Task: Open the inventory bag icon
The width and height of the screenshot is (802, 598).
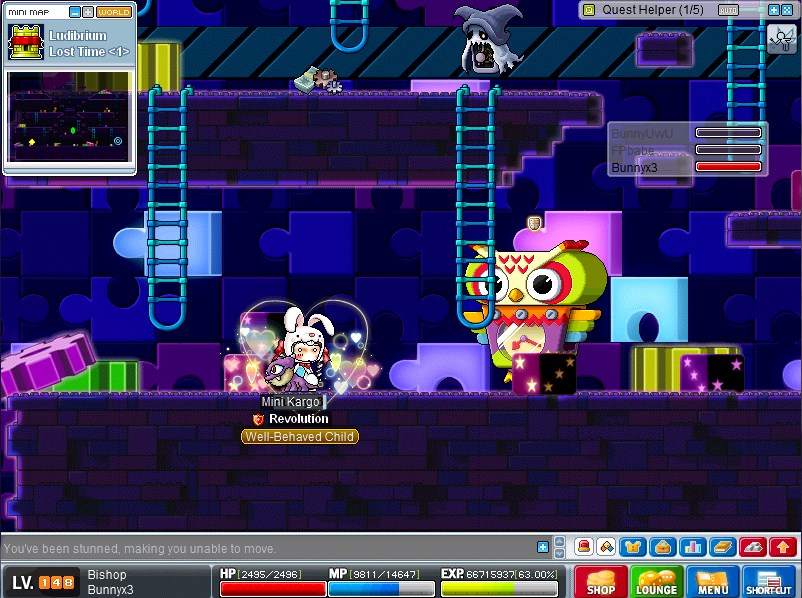Action: pyautogui.click(x=661, y=547)
